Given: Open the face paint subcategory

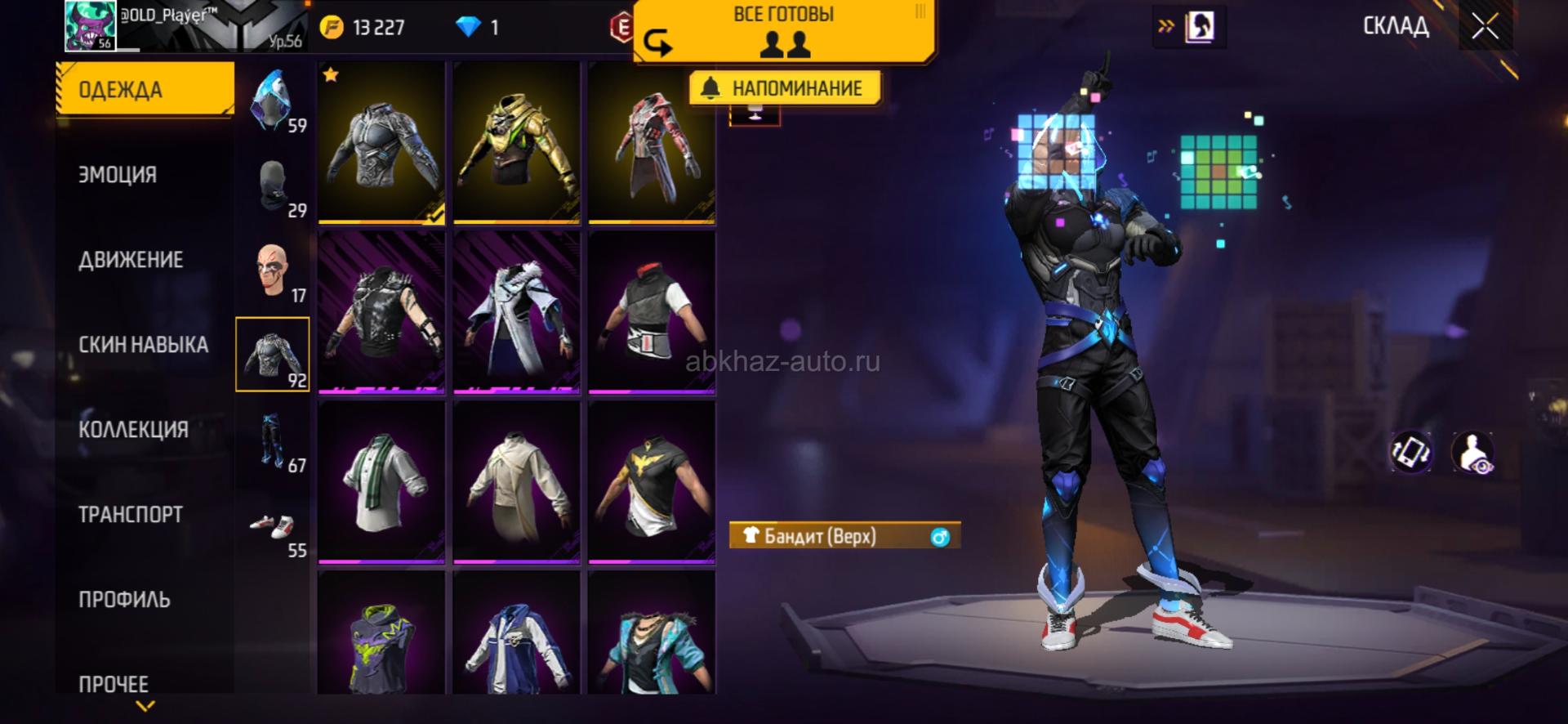Looking at the screenshot, I should pyautogui.click(x=273, y=270).
